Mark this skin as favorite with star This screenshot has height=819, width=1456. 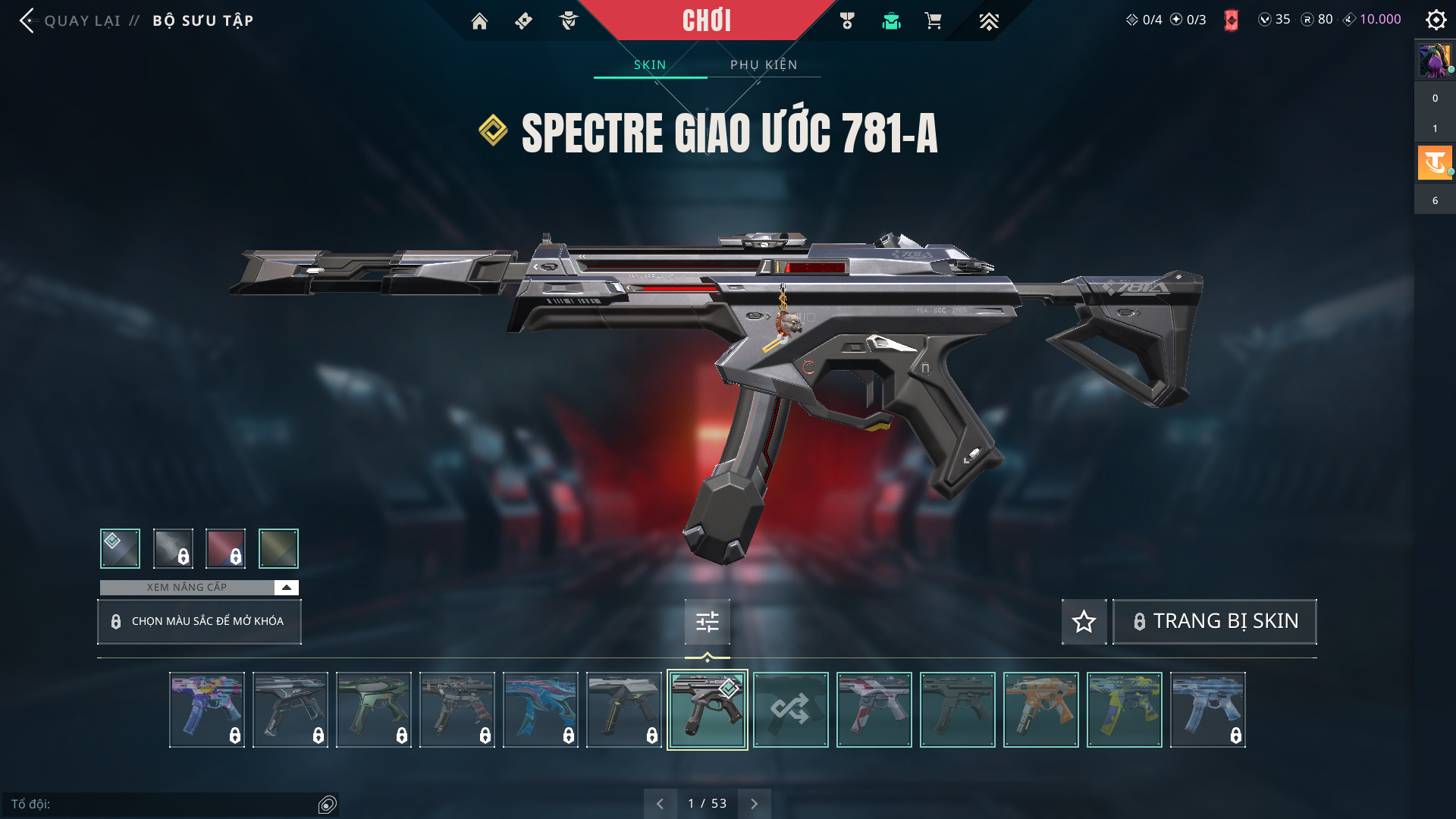pos(1084,622)
